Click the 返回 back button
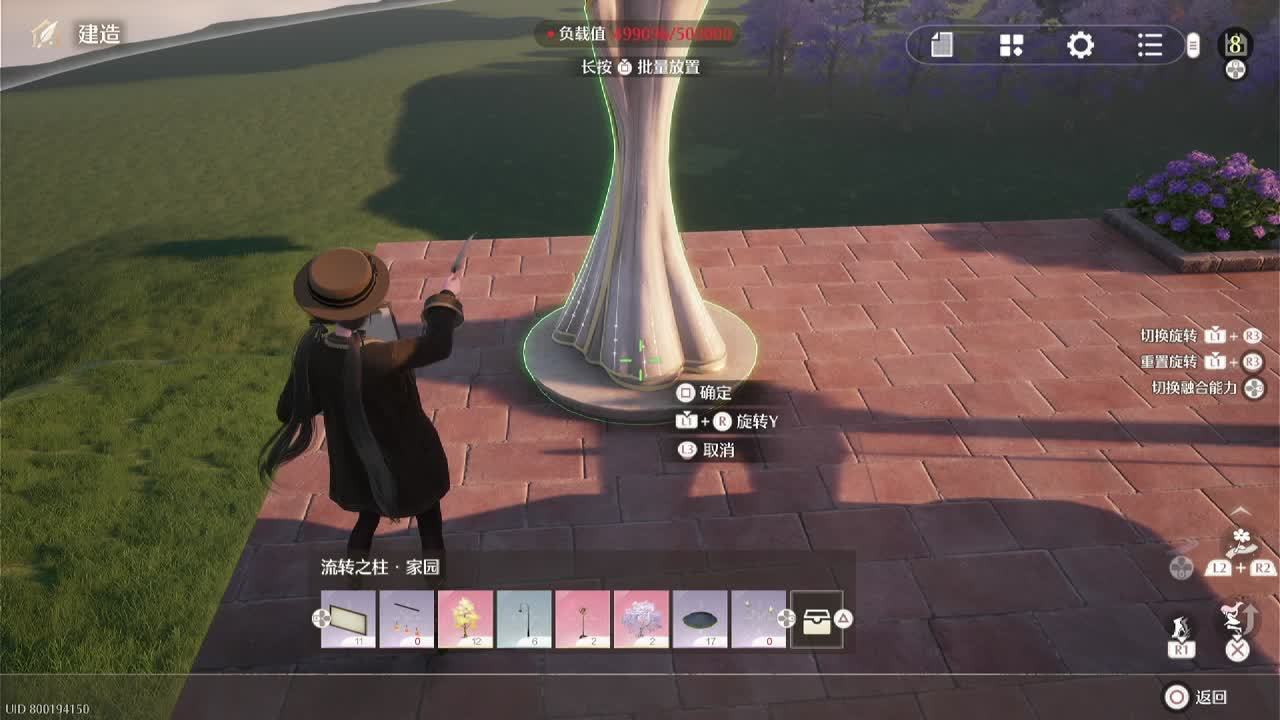The height and width of the screenshot is (720, 1280). [1196, 697]
